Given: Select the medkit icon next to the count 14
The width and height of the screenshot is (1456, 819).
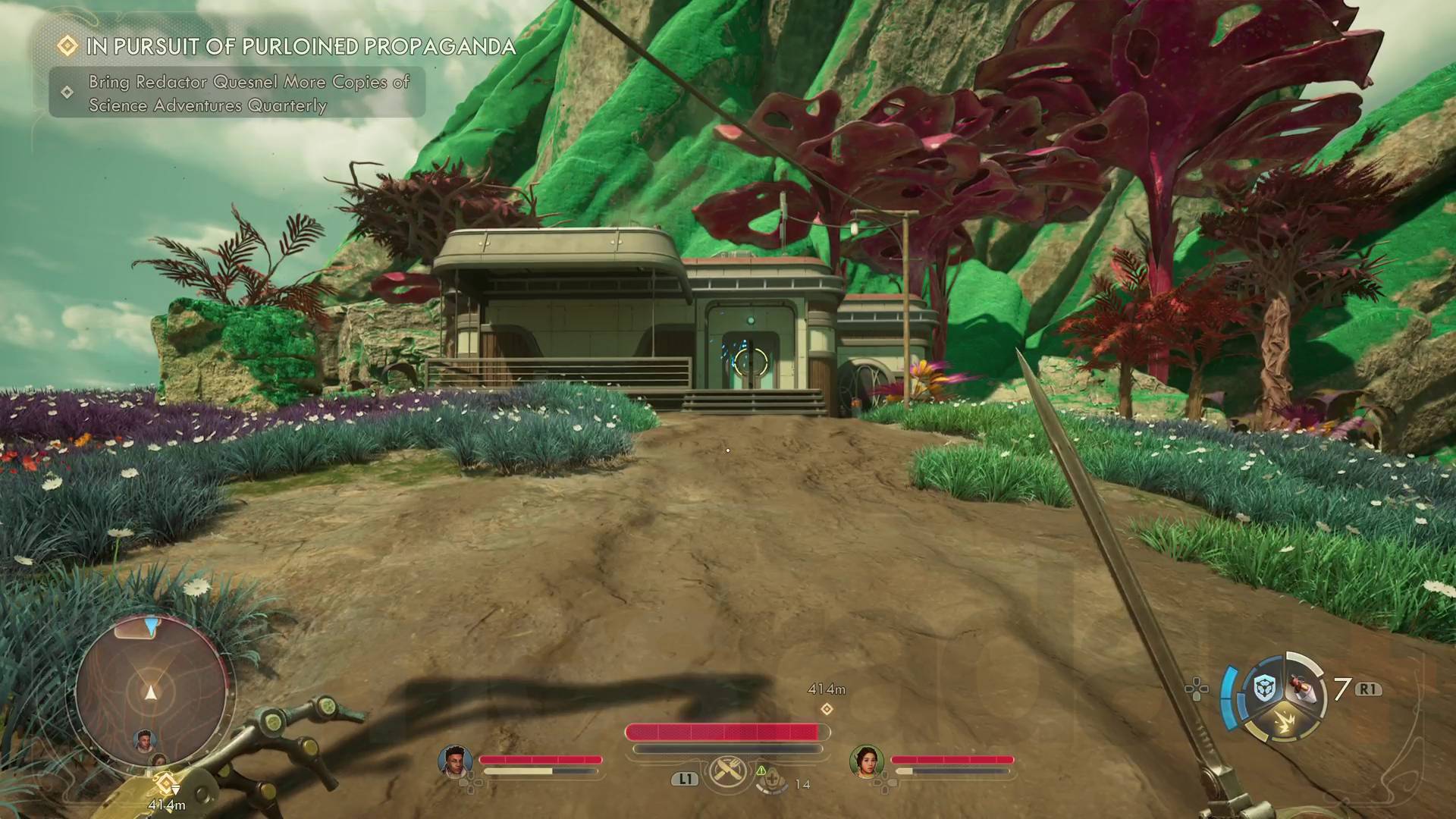Looking at the screenshot, I should pos(773,780).
